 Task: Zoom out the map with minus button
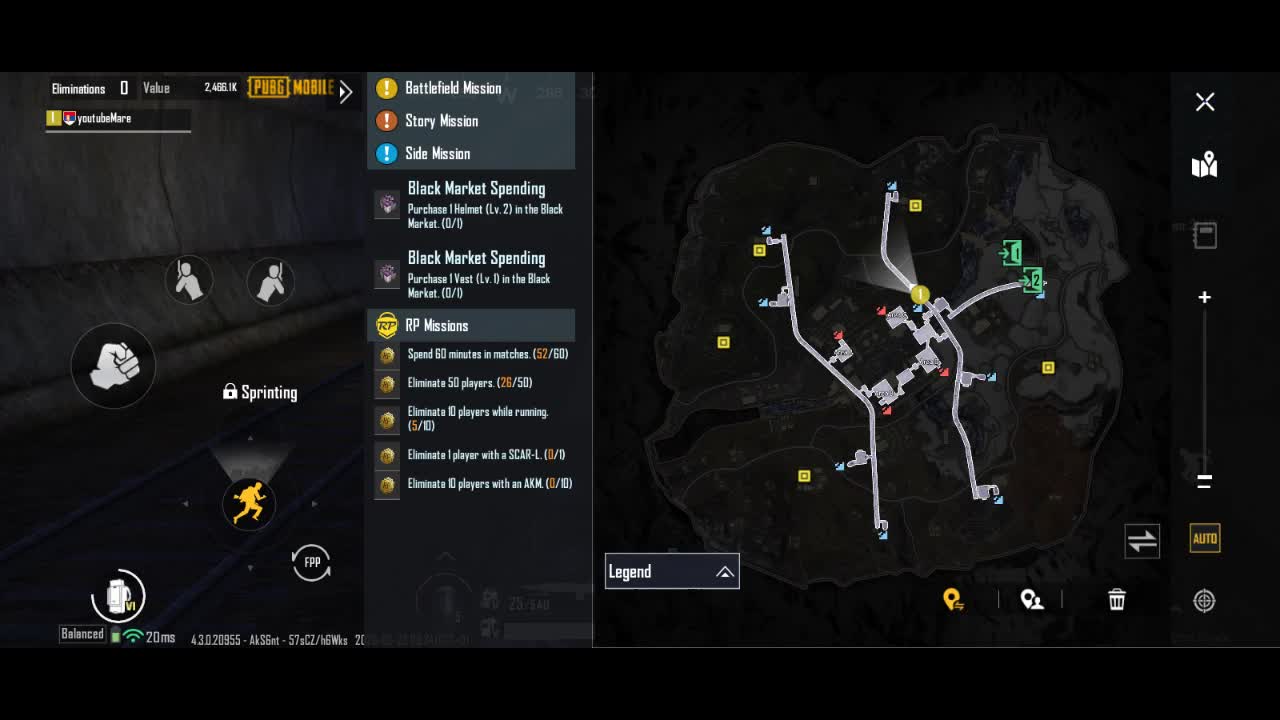click(1205, 481)
